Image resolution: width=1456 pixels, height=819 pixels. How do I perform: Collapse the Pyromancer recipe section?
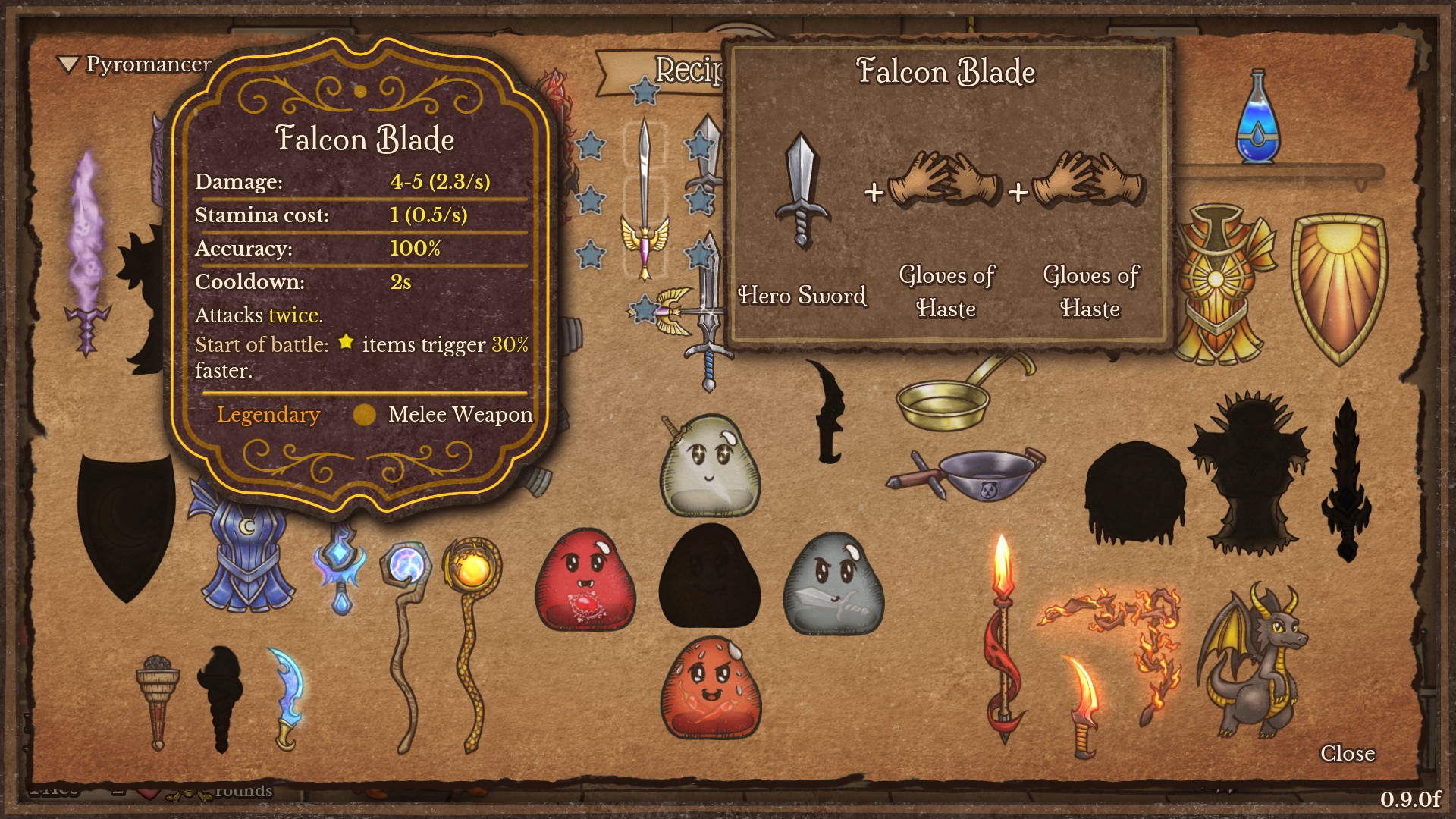click(69, 65)
